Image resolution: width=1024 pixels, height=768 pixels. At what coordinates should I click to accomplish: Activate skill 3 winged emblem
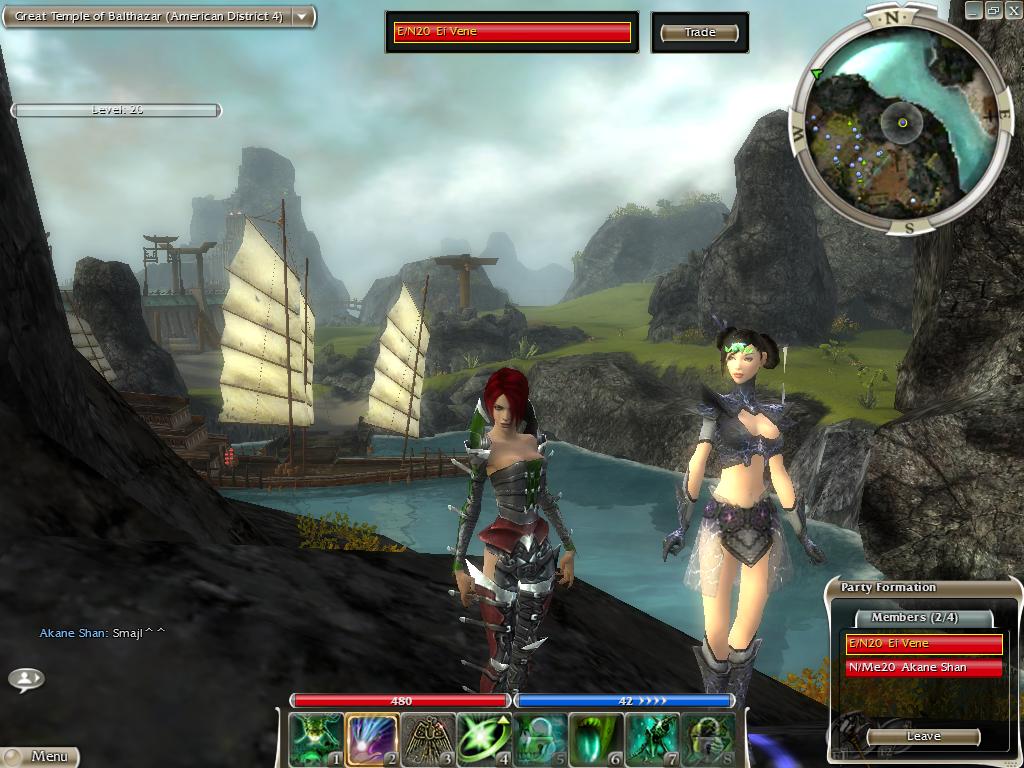click(428, 739)
